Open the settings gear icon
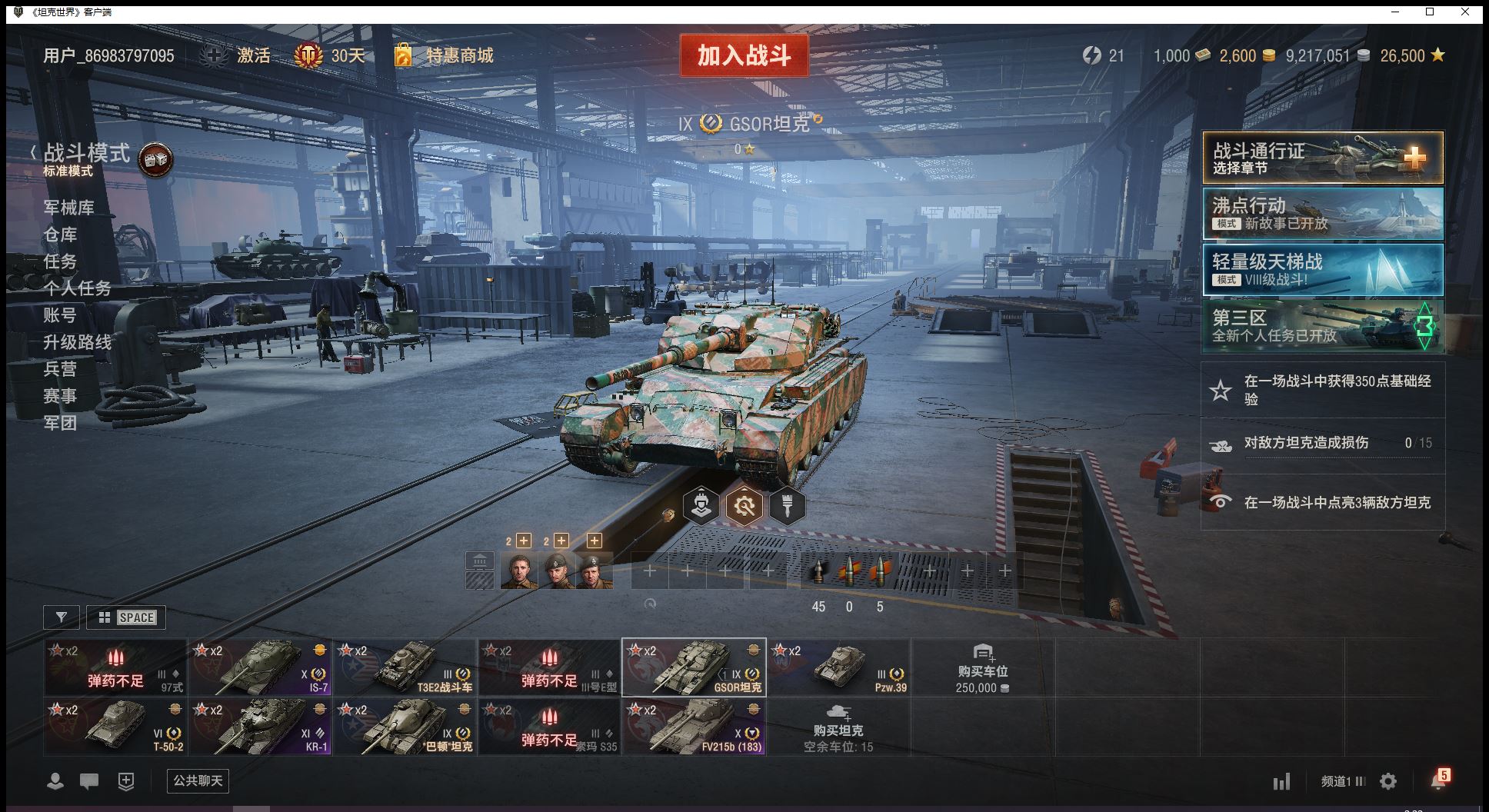Image resolution: width=1489 pixels, height=812 pixels. (1388, 782)
